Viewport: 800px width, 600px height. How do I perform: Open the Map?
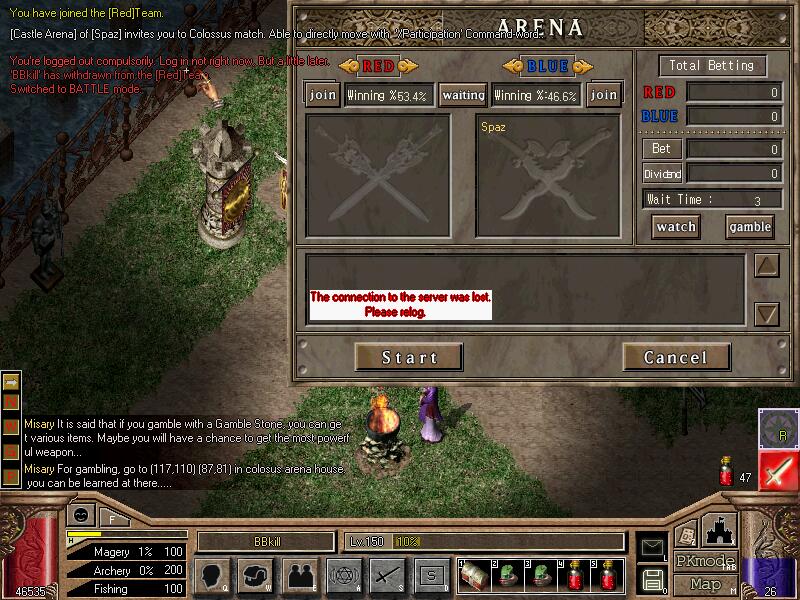[x=705, y=583]
